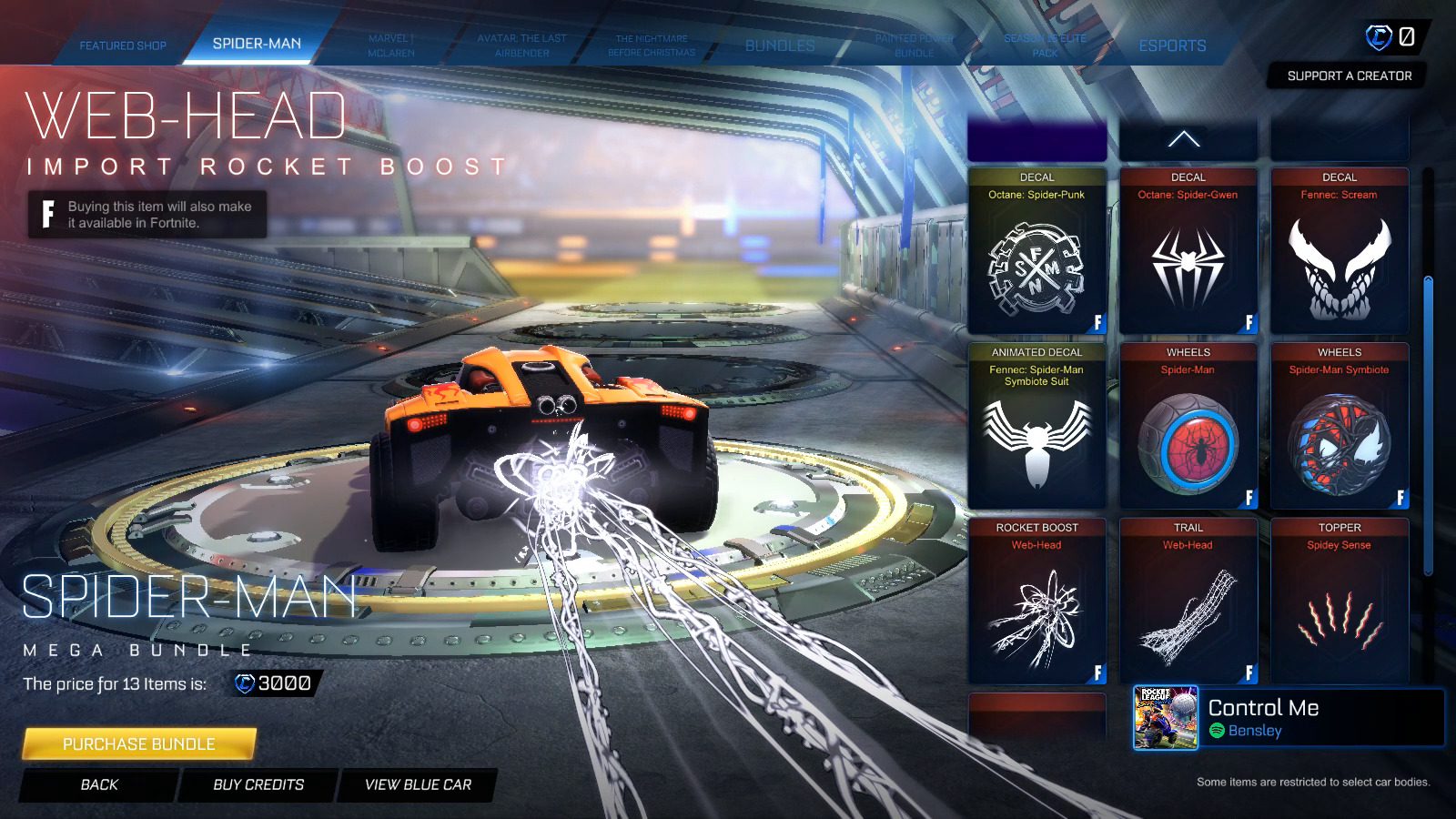Viewport: 1456px width, 819px height.
Task: Select the Bundles shop tab
Action: (x=780, y=45)
